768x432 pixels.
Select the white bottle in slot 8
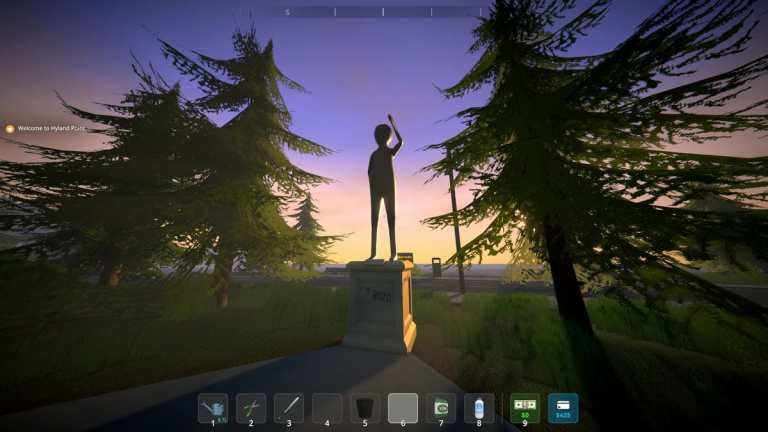[x=479, y=408]
